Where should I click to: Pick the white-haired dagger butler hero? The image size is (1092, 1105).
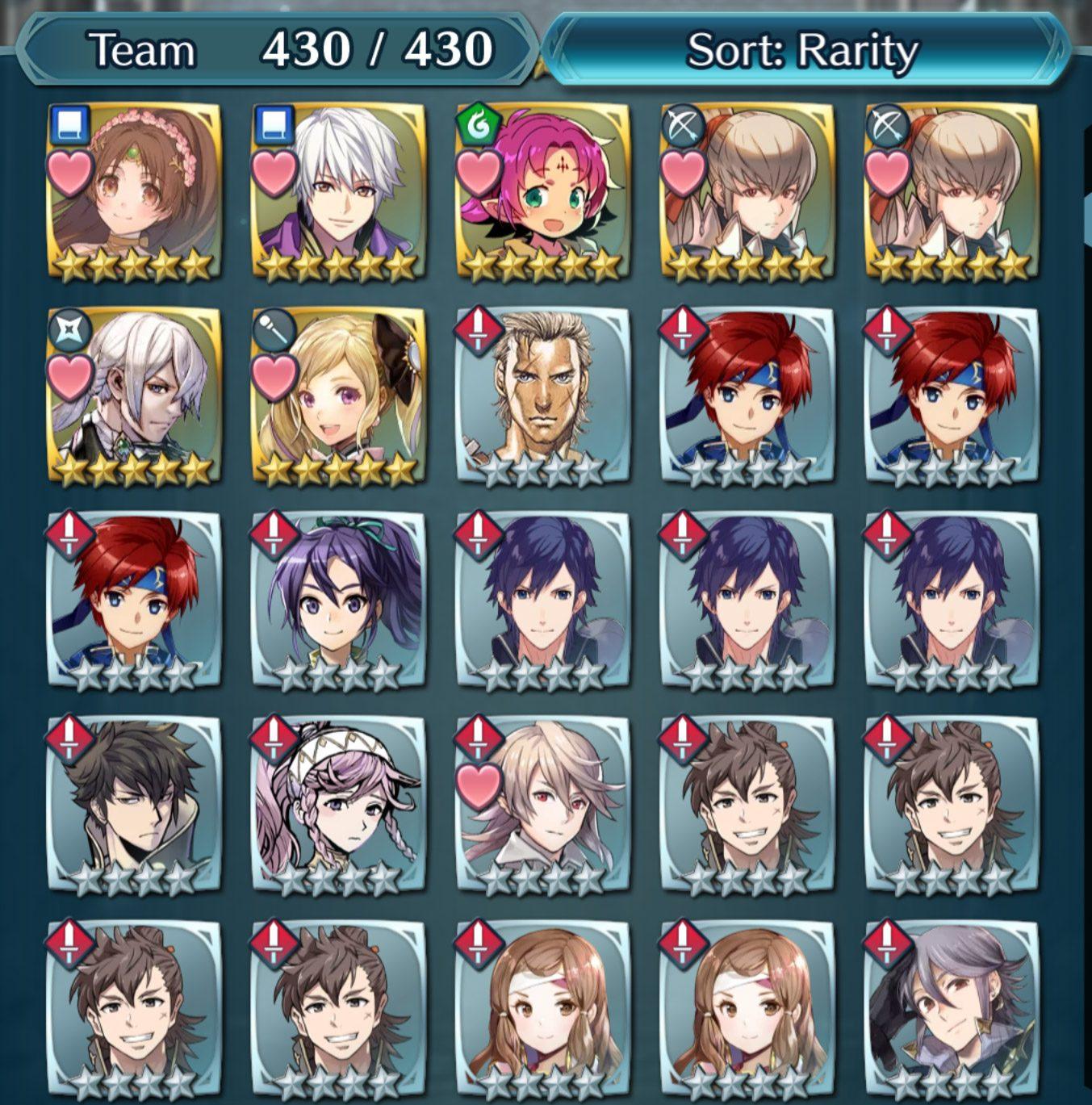(134, 396)
